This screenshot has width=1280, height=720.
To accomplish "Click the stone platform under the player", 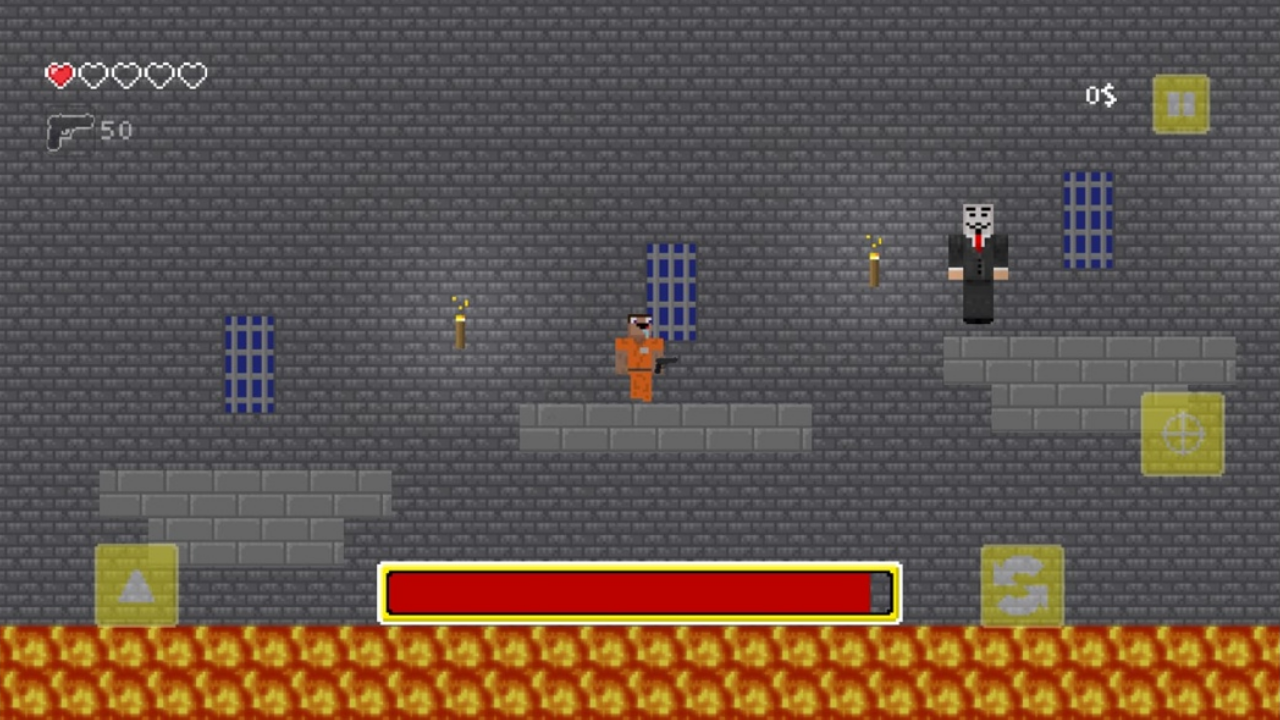I will pyautogui.click(x=665, y=428).
